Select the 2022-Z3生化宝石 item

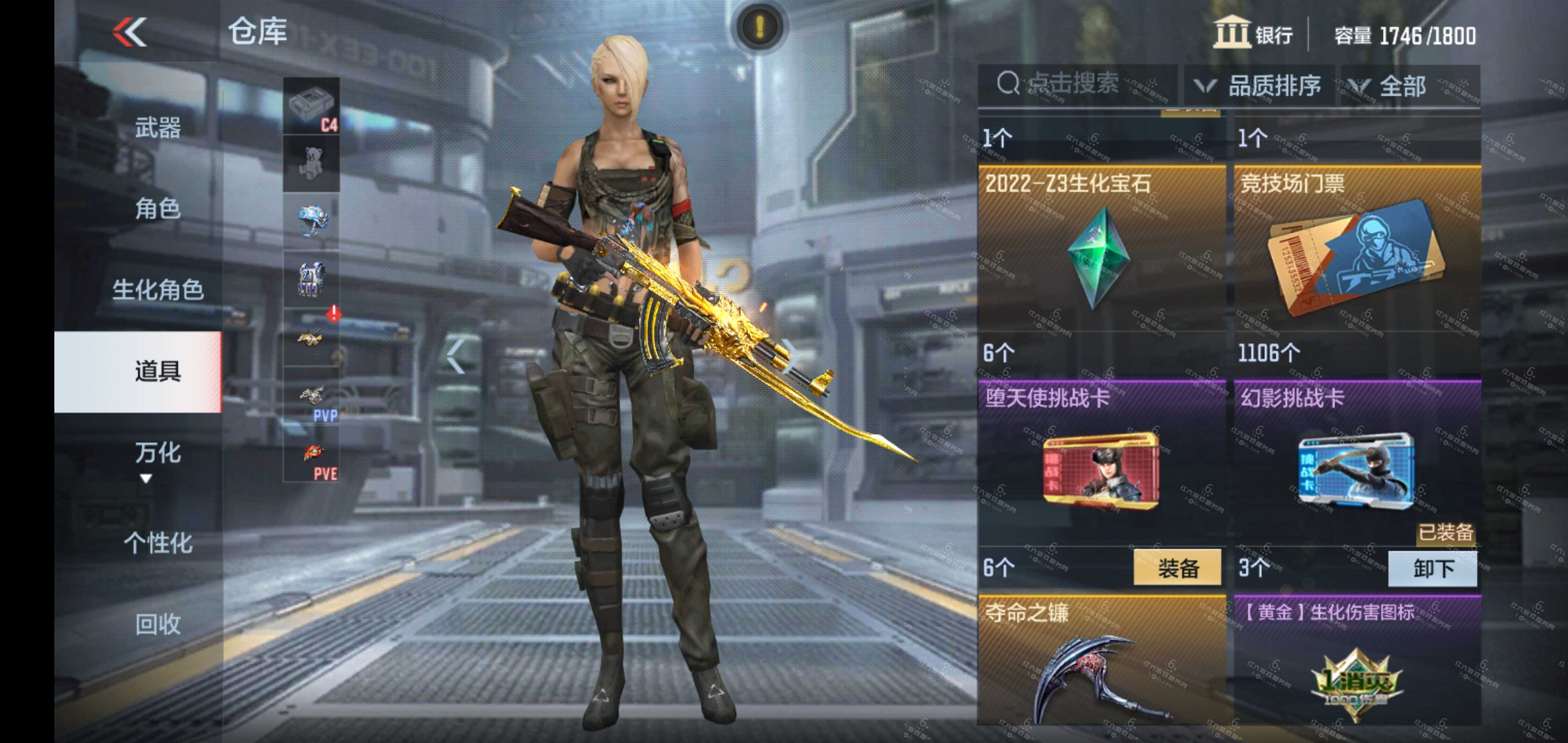[x=1100, y=250]
